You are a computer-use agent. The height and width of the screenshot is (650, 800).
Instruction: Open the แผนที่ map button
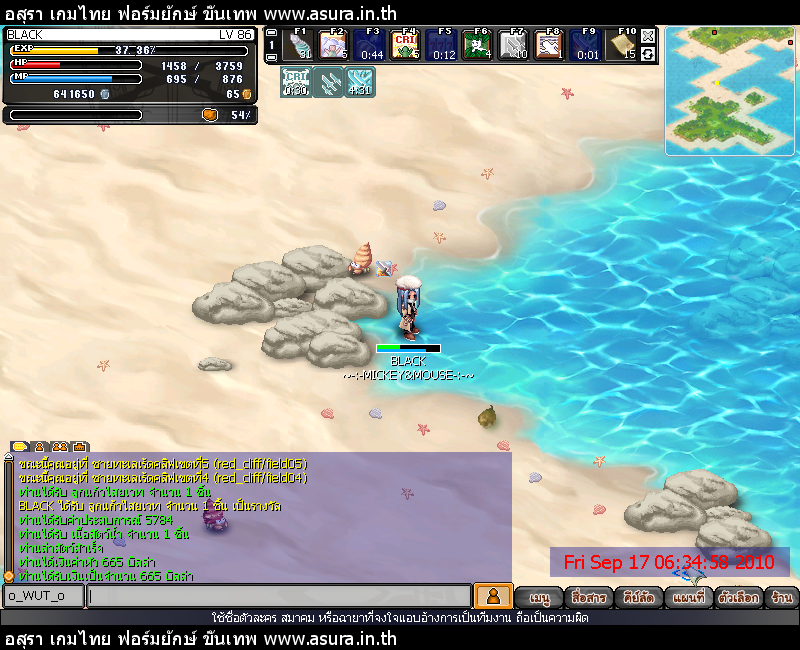(x=688, y=597)
